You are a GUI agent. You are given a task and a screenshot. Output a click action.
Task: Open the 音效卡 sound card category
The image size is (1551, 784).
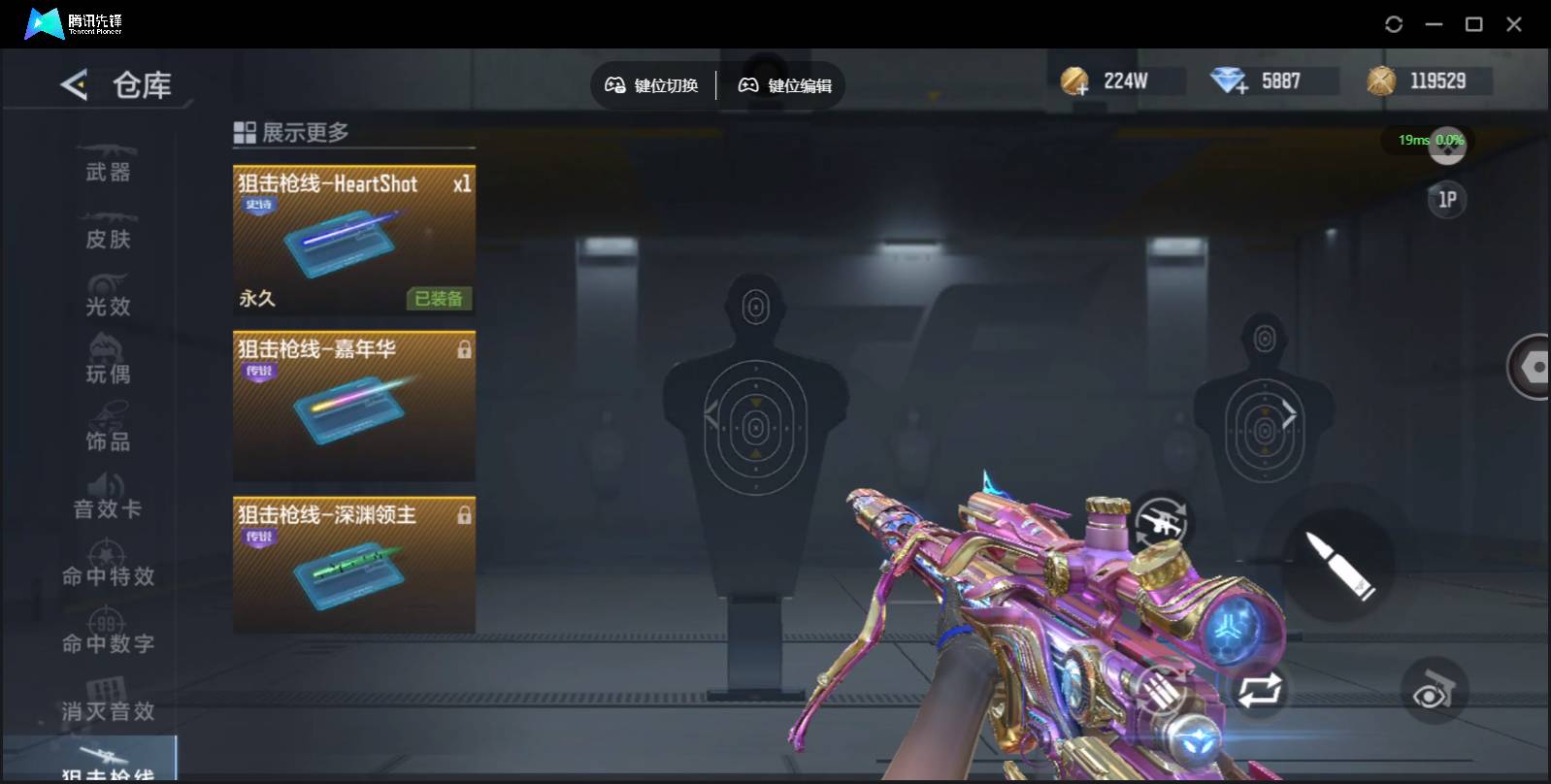point(108,500)
